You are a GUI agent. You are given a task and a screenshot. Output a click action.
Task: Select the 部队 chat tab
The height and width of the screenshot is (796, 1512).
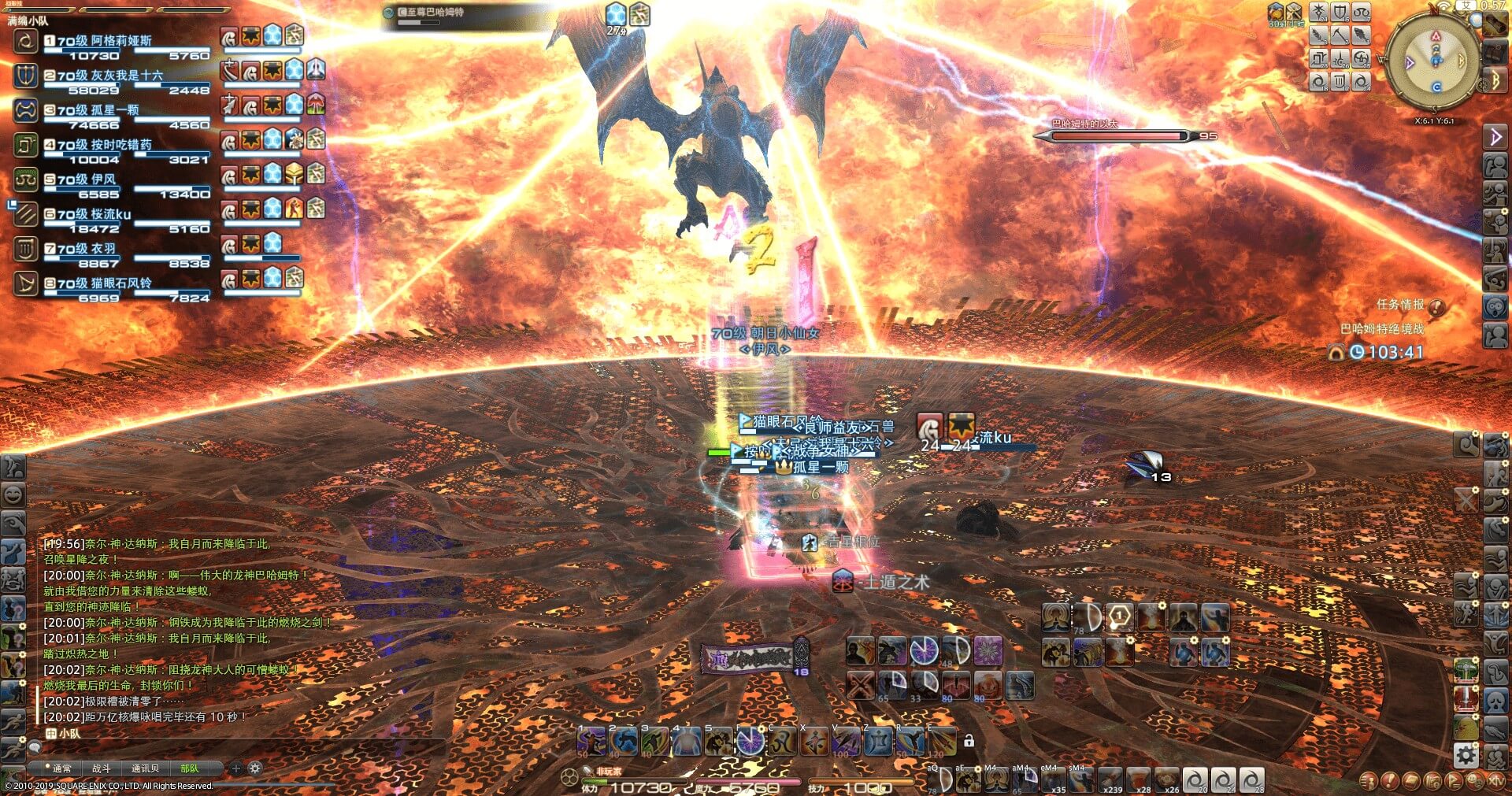[190, 768]
